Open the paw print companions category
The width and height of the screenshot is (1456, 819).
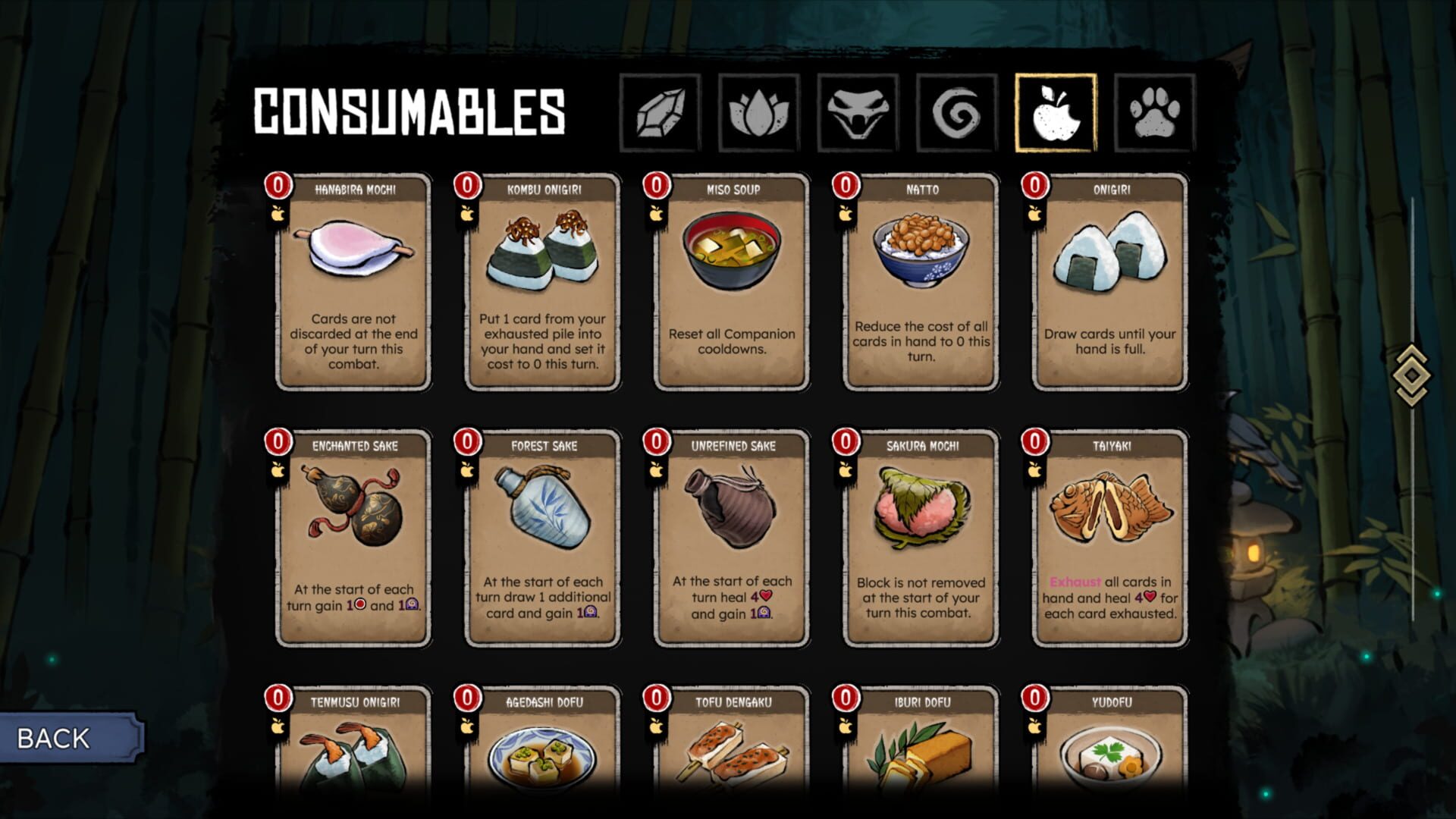1153,111
